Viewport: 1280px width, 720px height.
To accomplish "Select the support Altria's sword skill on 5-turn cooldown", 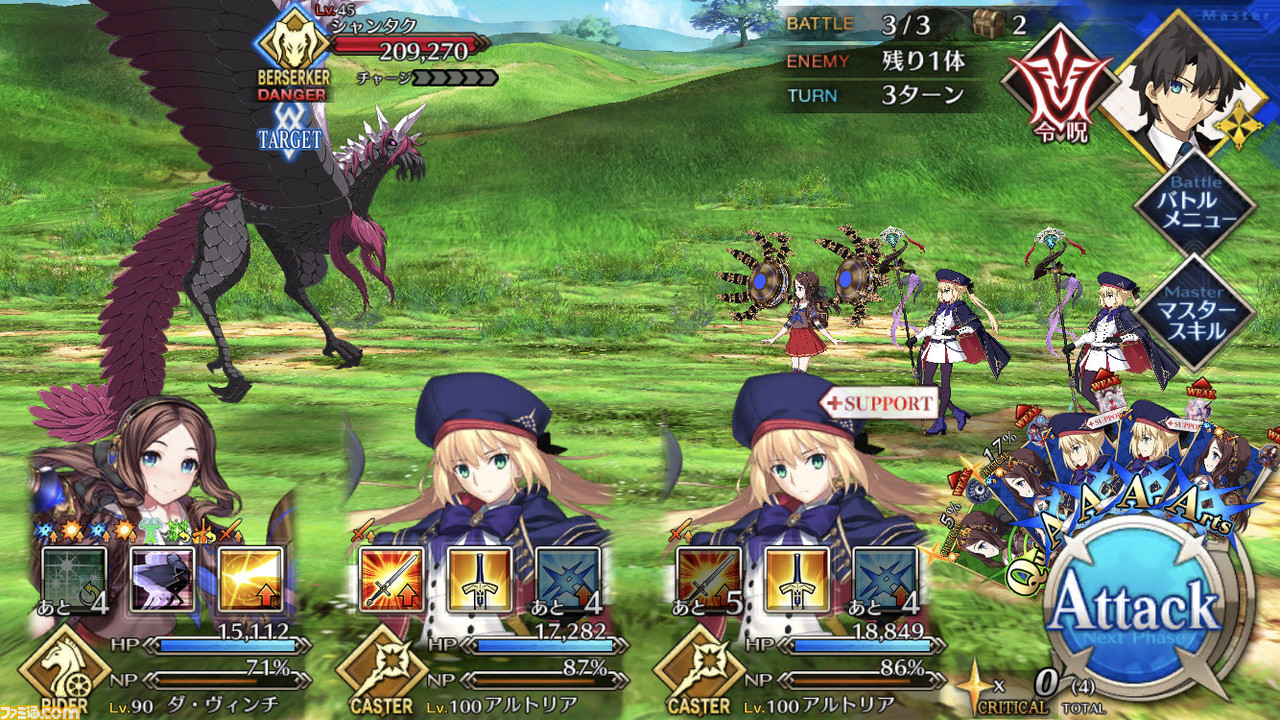I will [709, 581].
